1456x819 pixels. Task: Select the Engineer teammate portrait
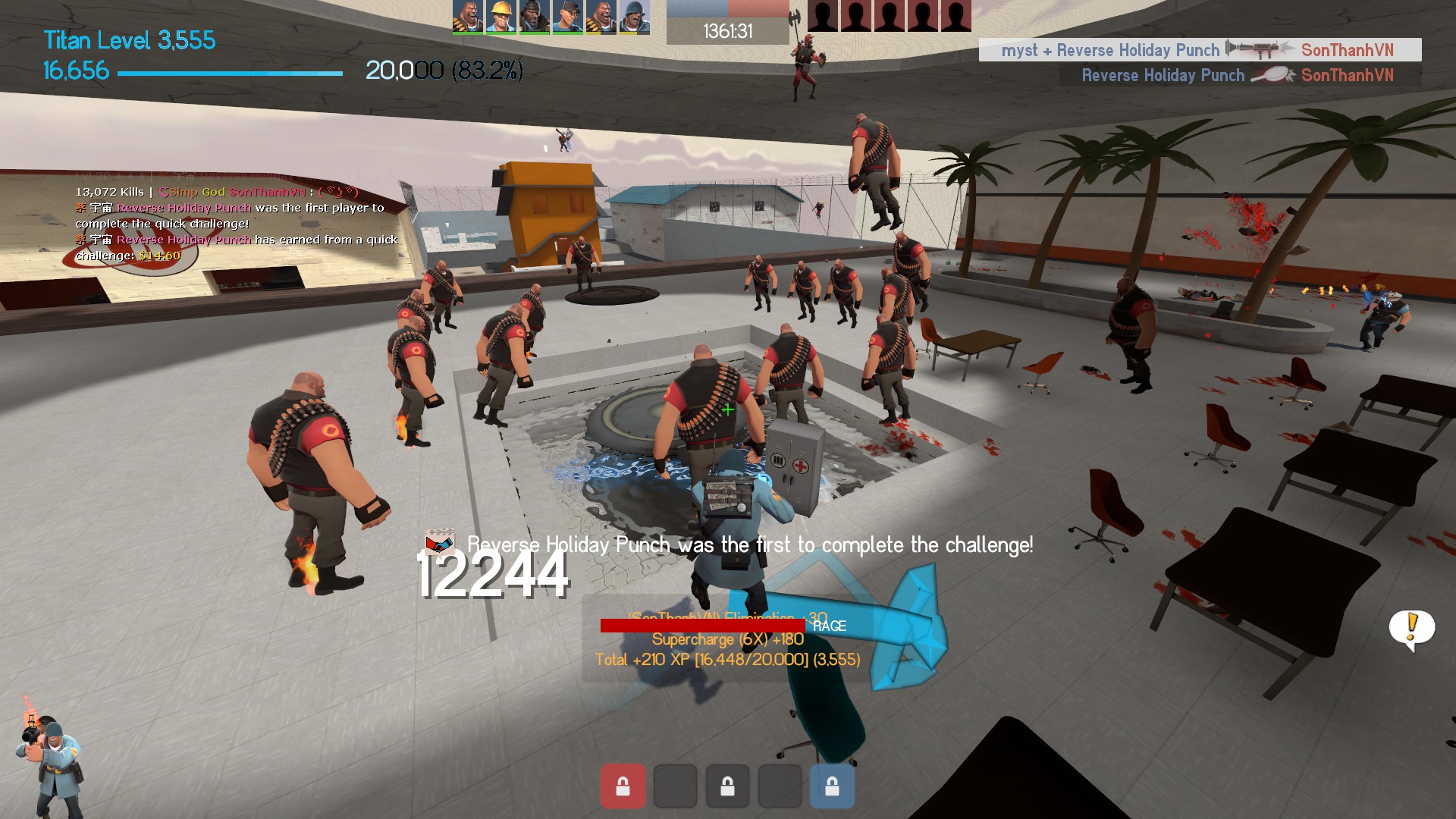click(x=500, y=17)
